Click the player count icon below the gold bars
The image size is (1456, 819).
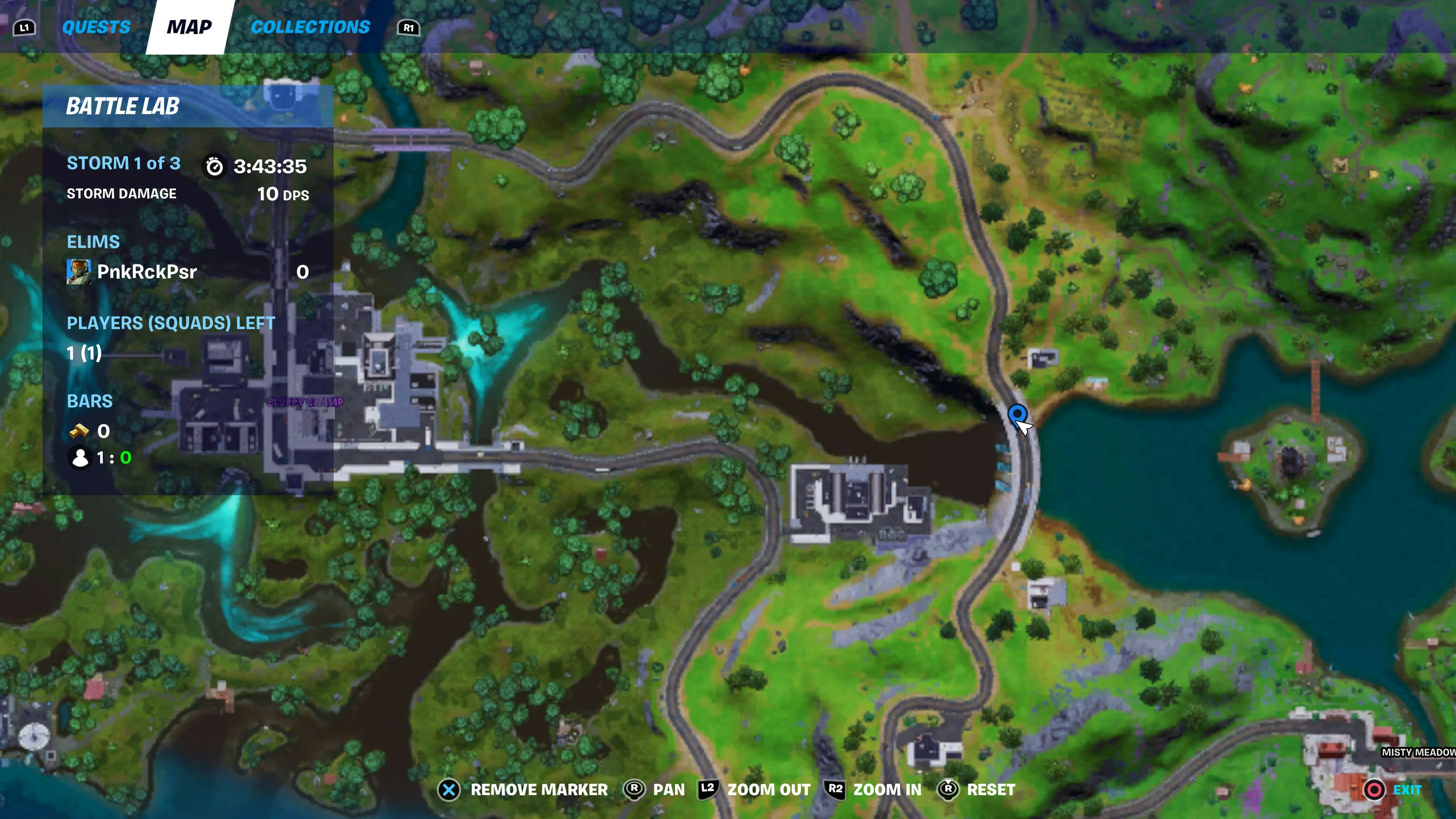80,458
